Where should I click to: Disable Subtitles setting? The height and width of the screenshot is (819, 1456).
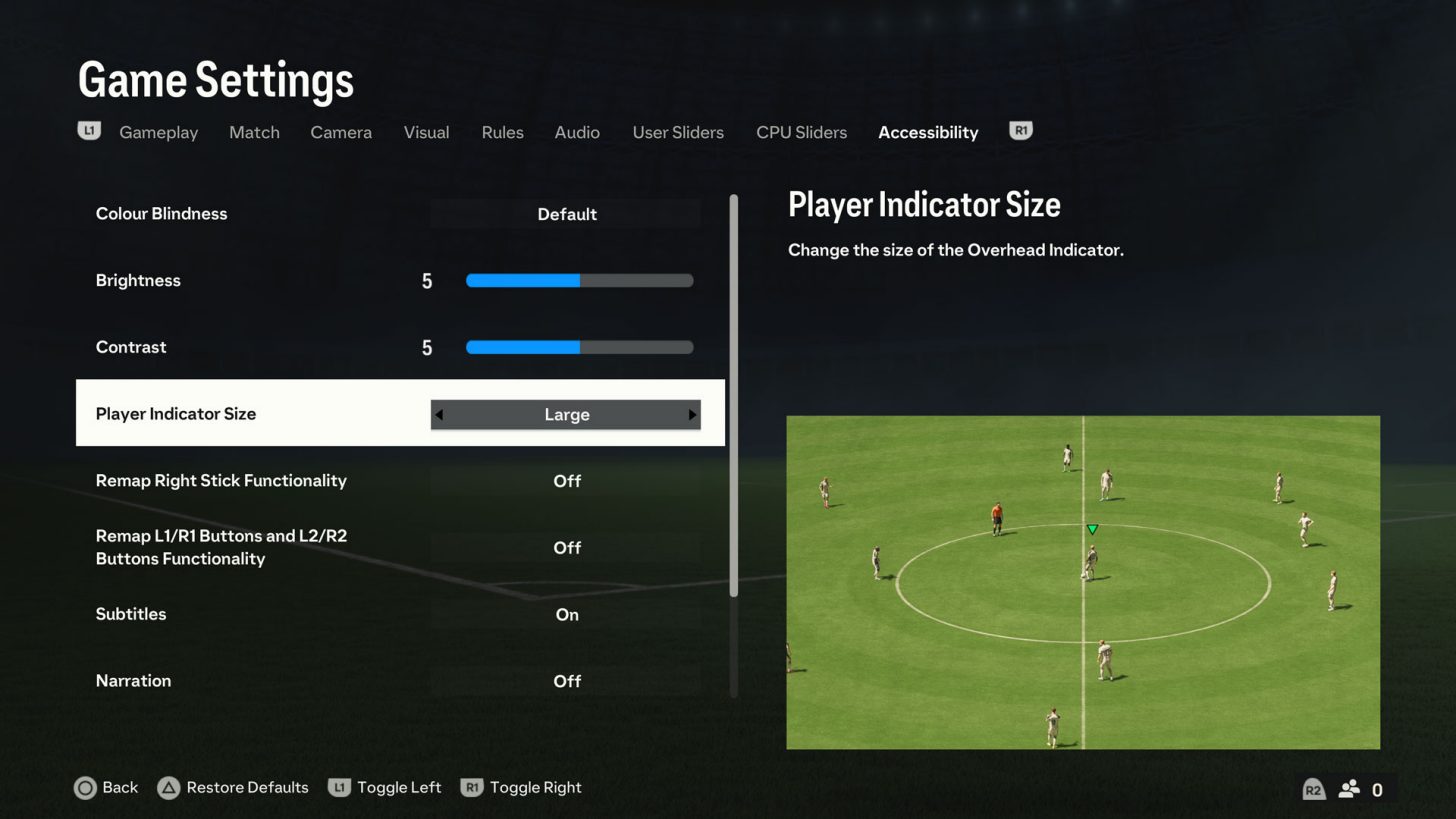click(567, 614)
